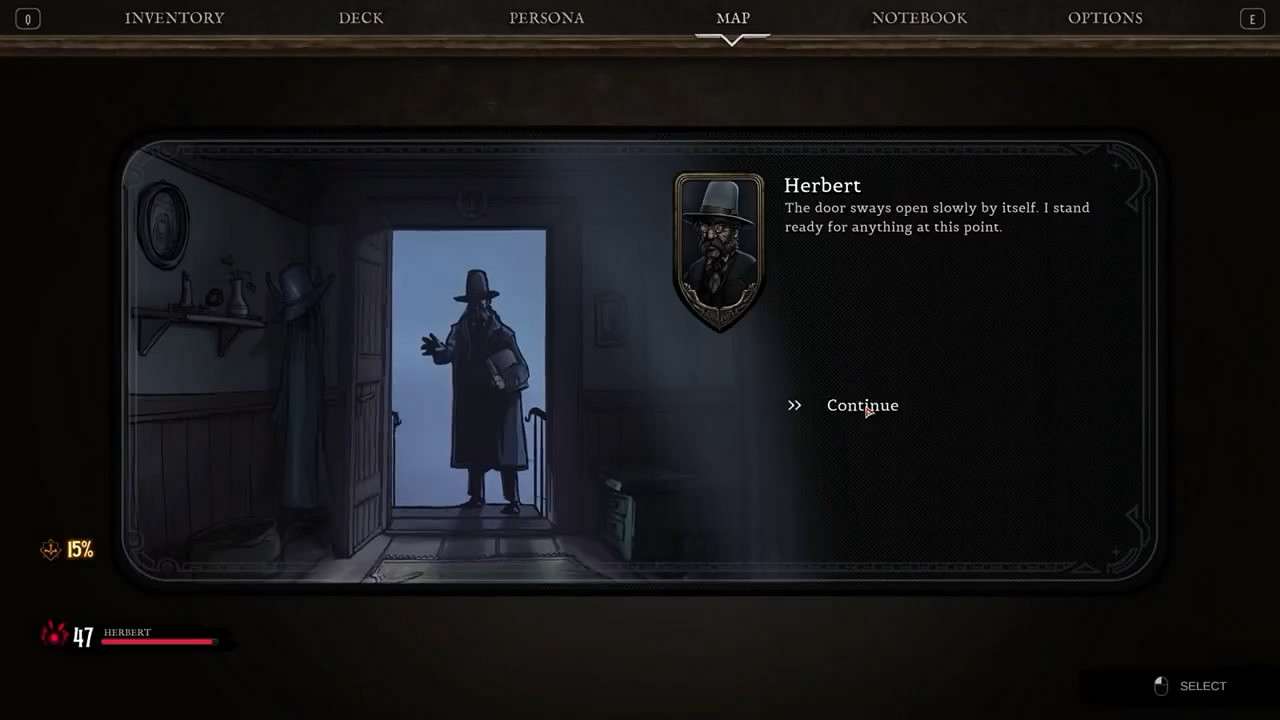Select Herbert's framed portrait

(719, 251)
